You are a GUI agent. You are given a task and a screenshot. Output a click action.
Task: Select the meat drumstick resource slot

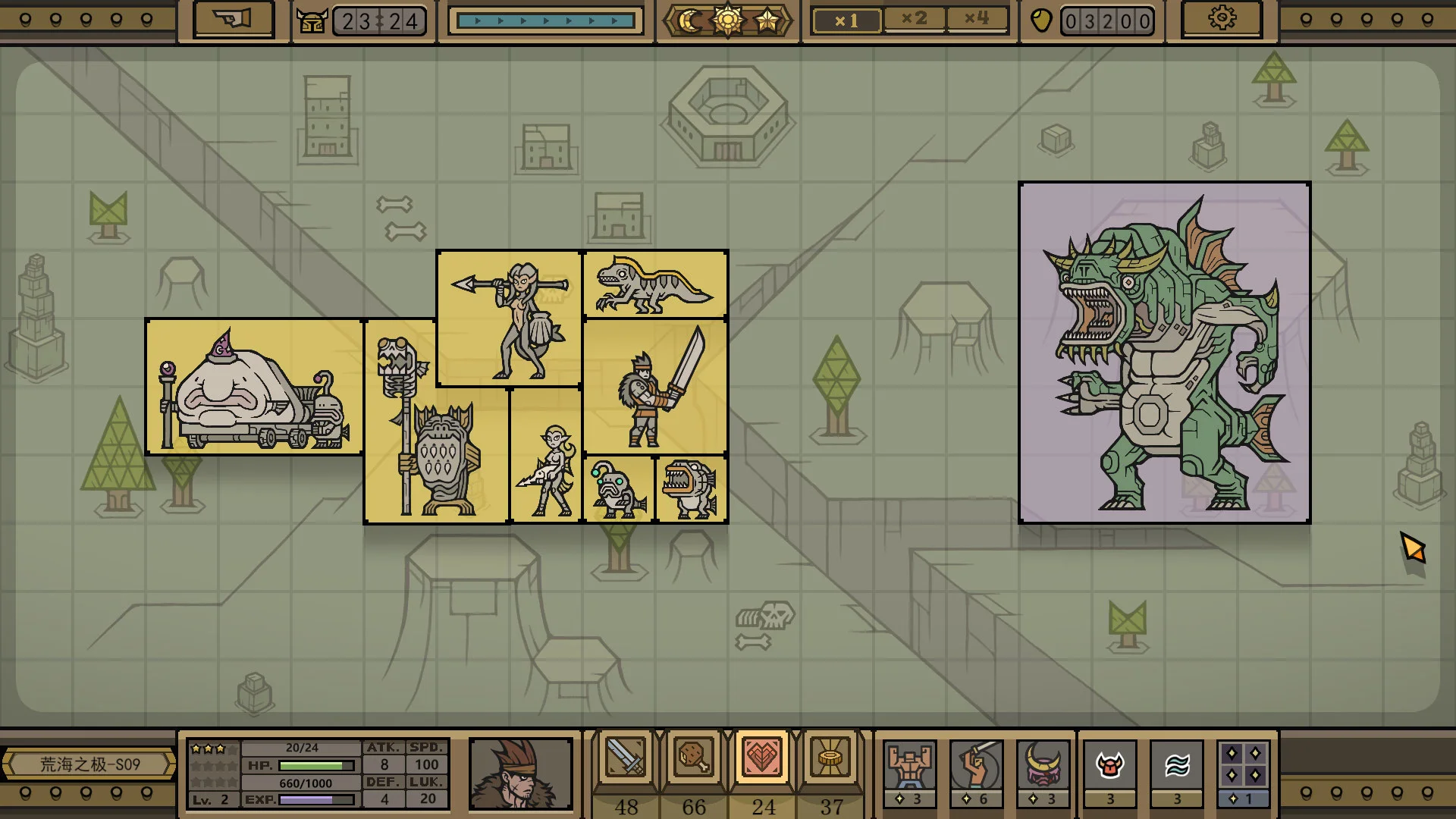click(x=694, y=758)
